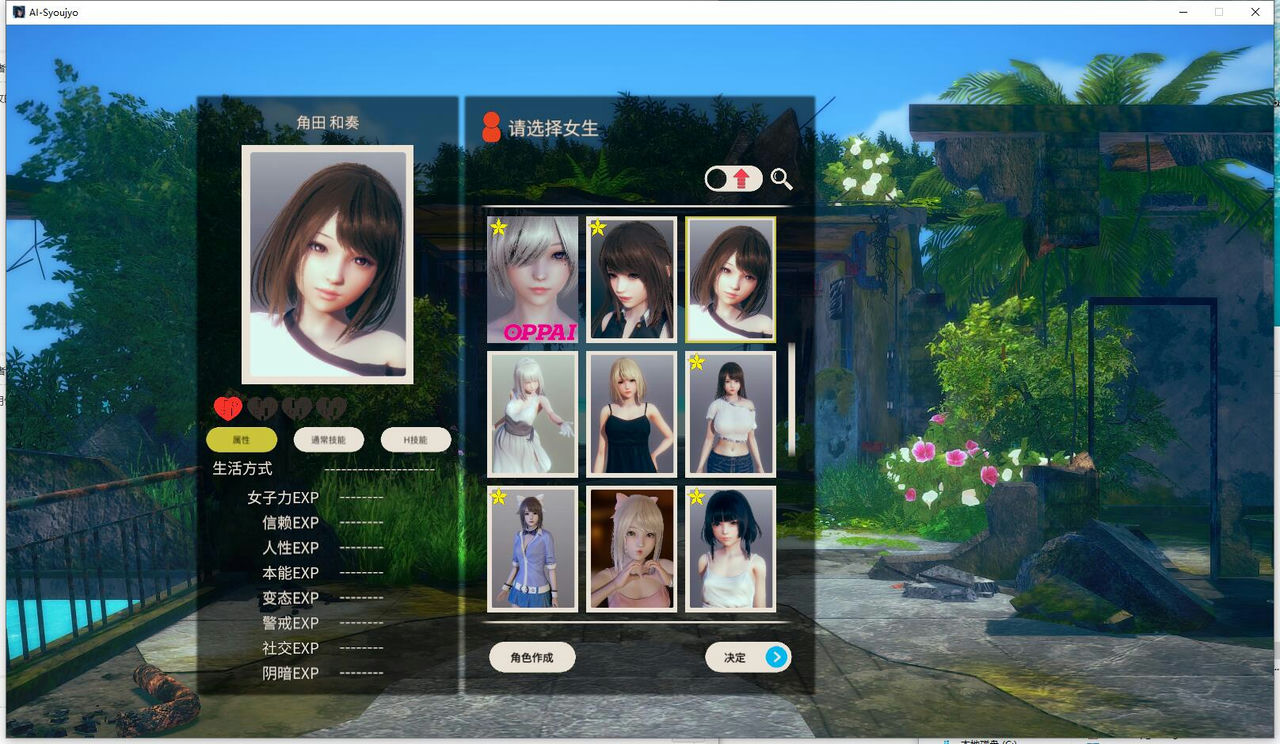Select the cat-ear blonde girl thumbnail

pos(630,548)
